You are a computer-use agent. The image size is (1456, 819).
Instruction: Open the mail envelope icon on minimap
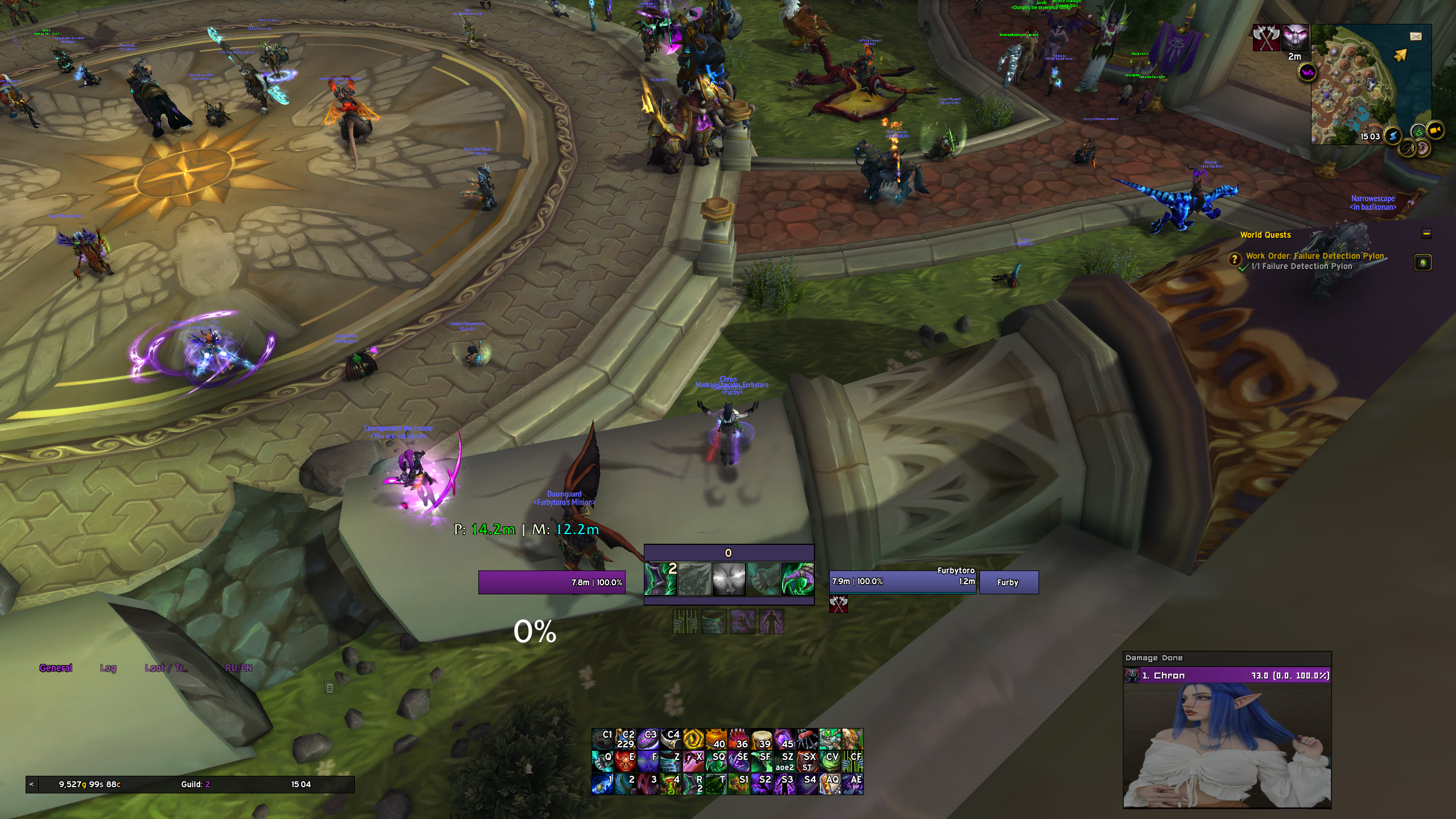pos(1416,36)
